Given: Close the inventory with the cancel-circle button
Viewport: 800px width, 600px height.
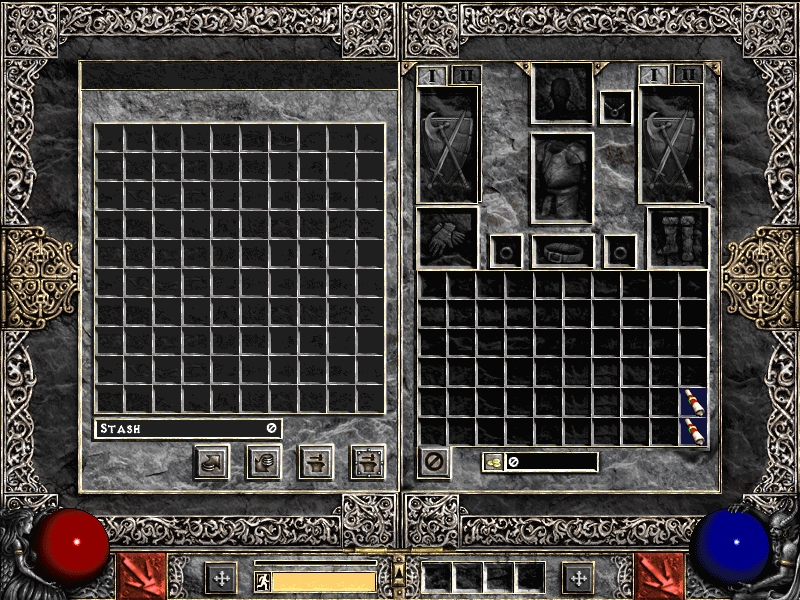Looking at the screenshot, I should (x=434, y=462).
